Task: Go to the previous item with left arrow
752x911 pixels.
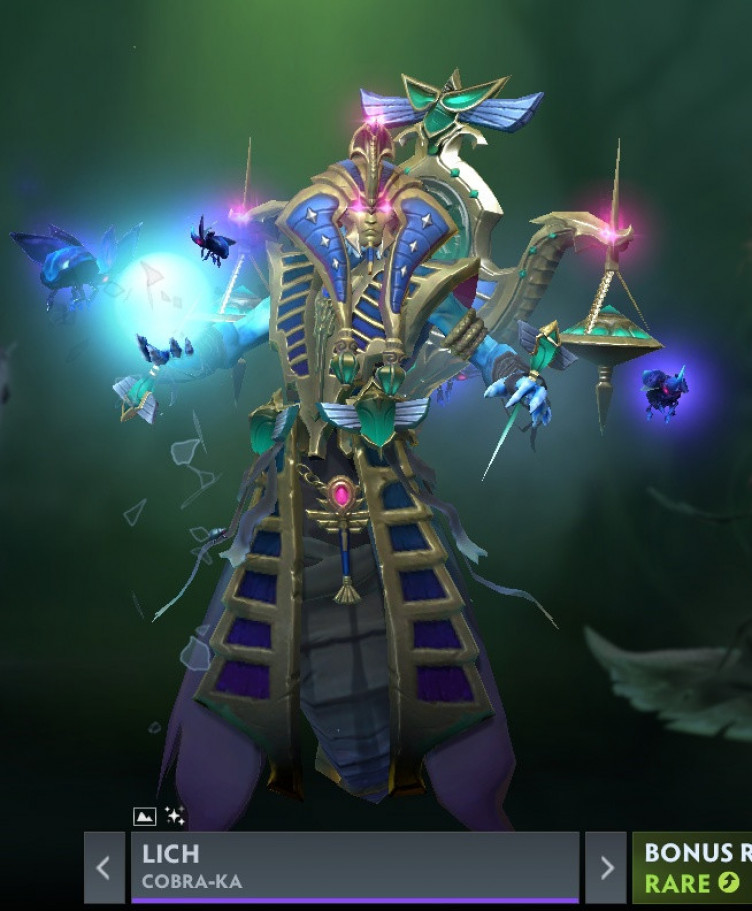Action: [104, 867]
